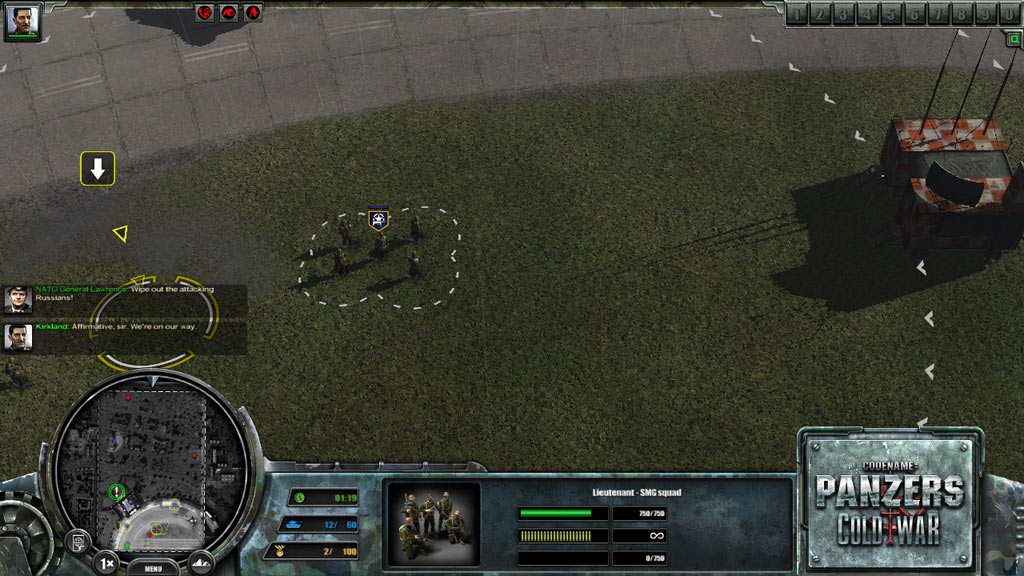Activate the red running soldier icon
The width and height of the screenshot is (1024, 576).
254,12
